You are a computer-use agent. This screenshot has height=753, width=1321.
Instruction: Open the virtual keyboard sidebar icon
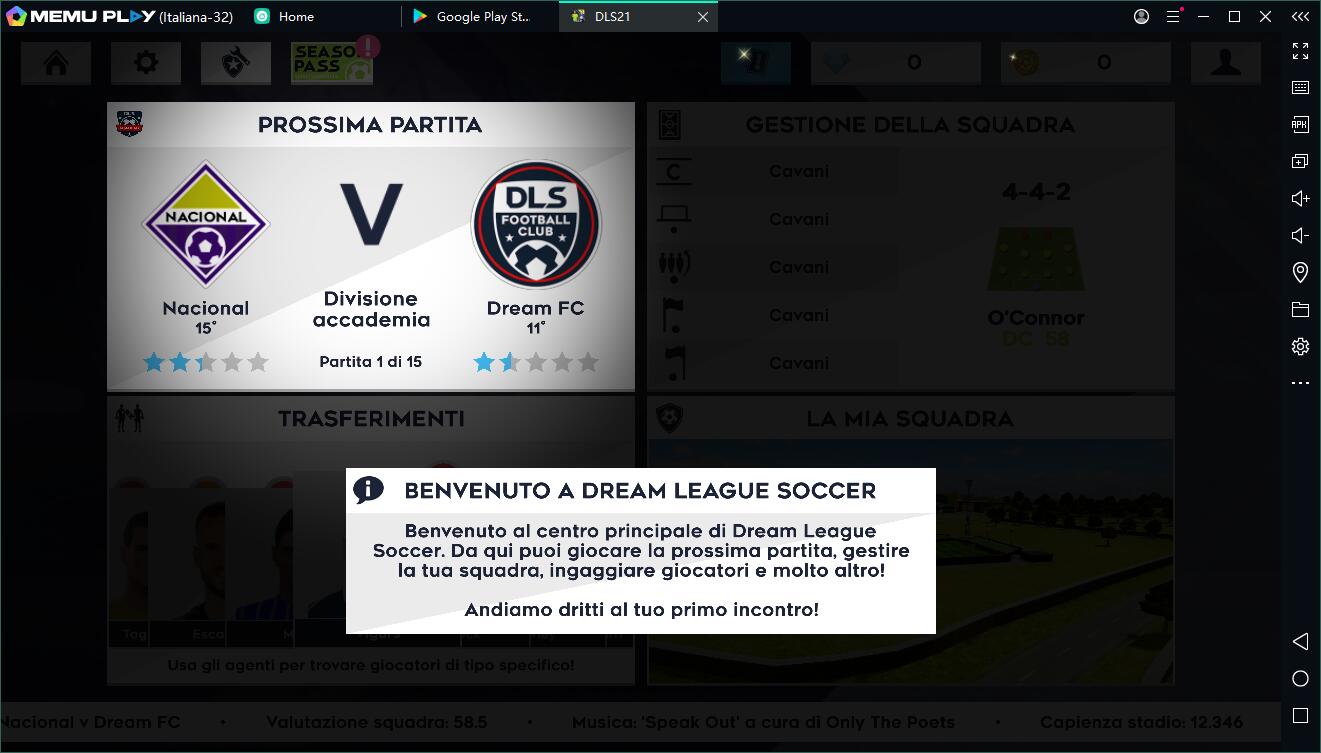click(1300, 87)
